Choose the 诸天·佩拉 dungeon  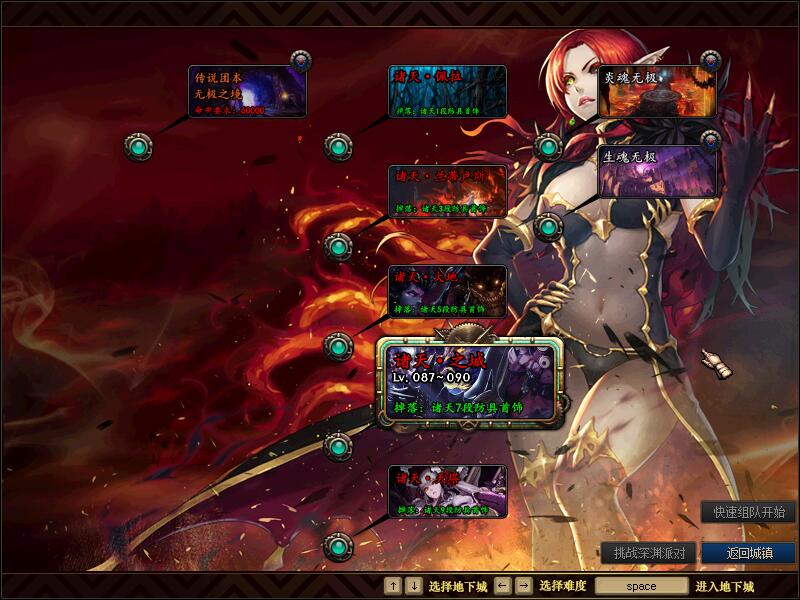click(x=447, y=92)
